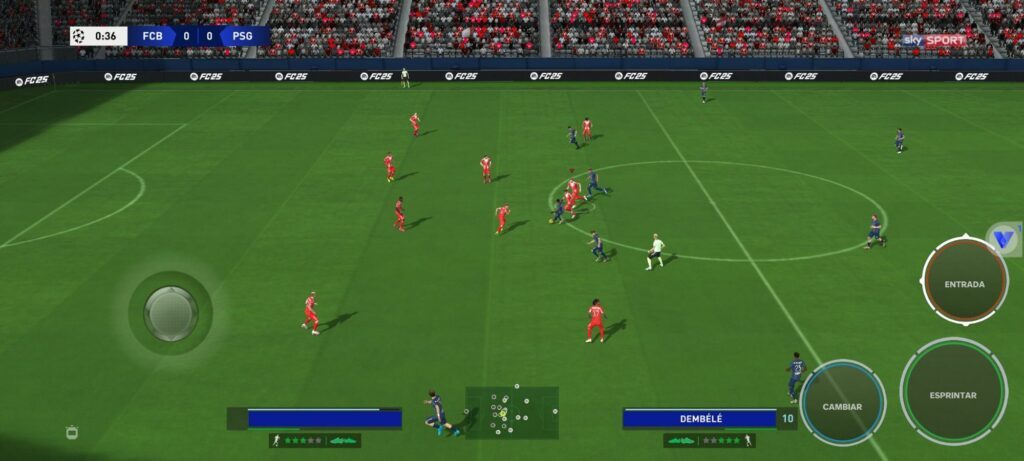Activate the ESPRINTAR sprint button
This screenshot has height=461, width=1024.
tap(952, 394)
